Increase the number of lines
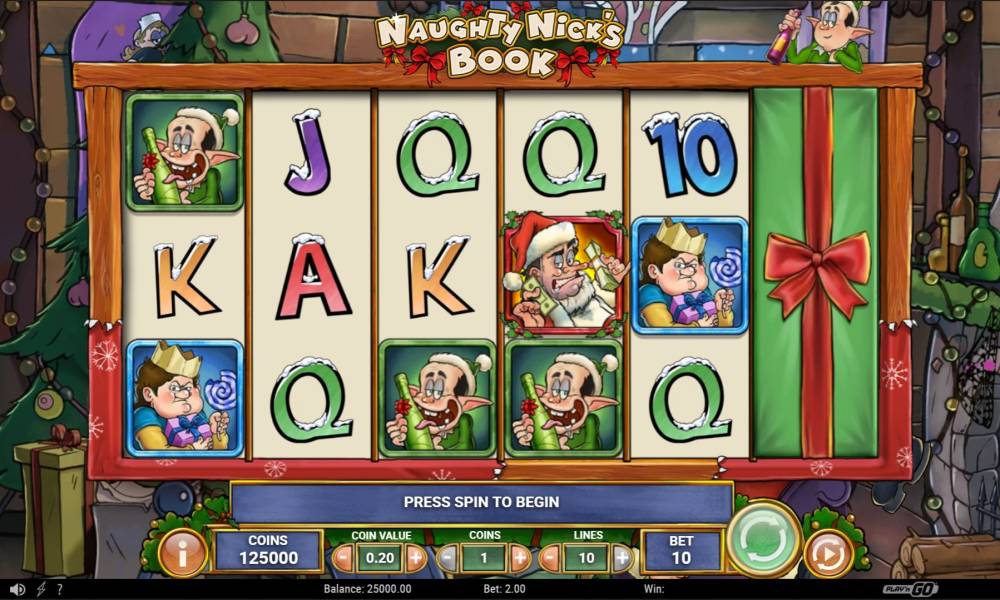 (622, 557)
